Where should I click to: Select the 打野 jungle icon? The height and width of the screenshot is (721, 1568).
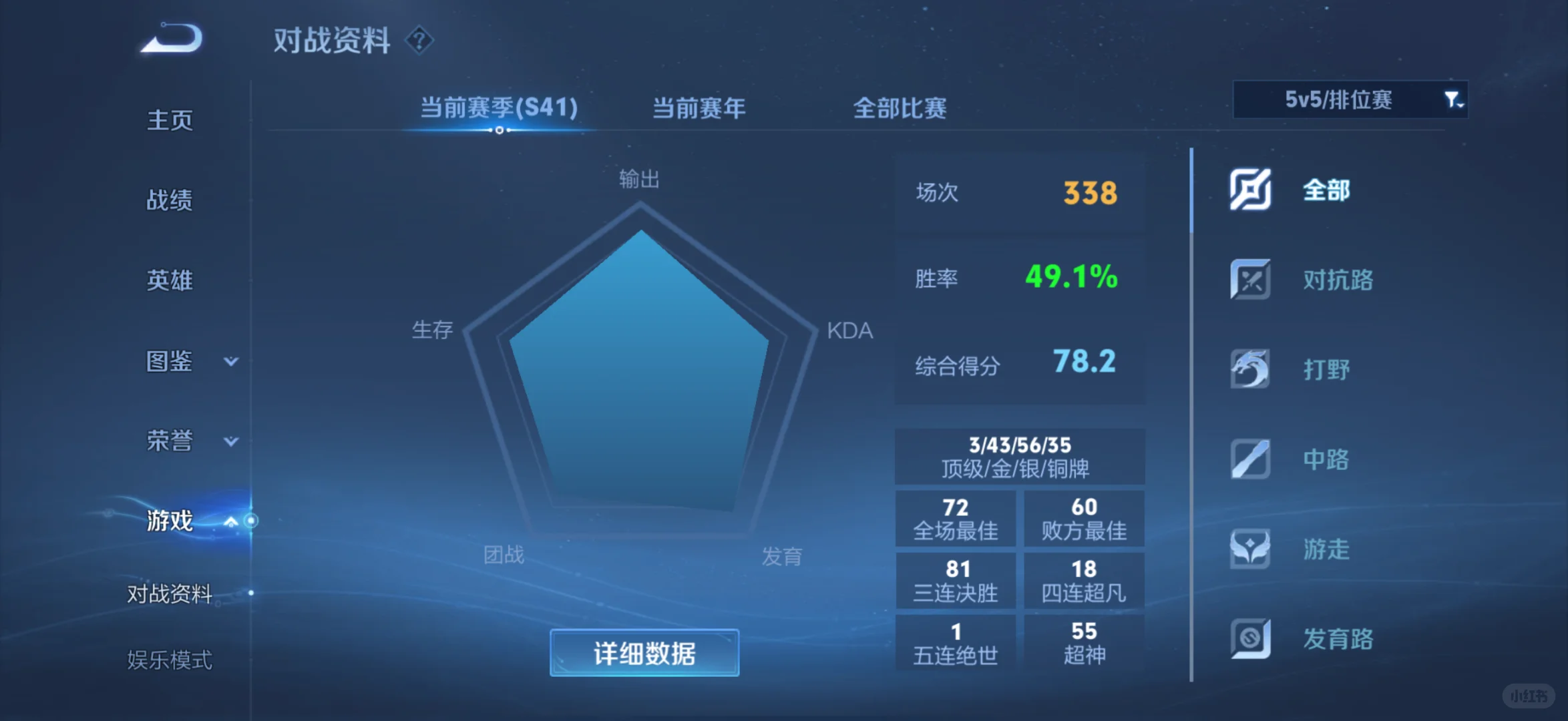point(1251,369)
